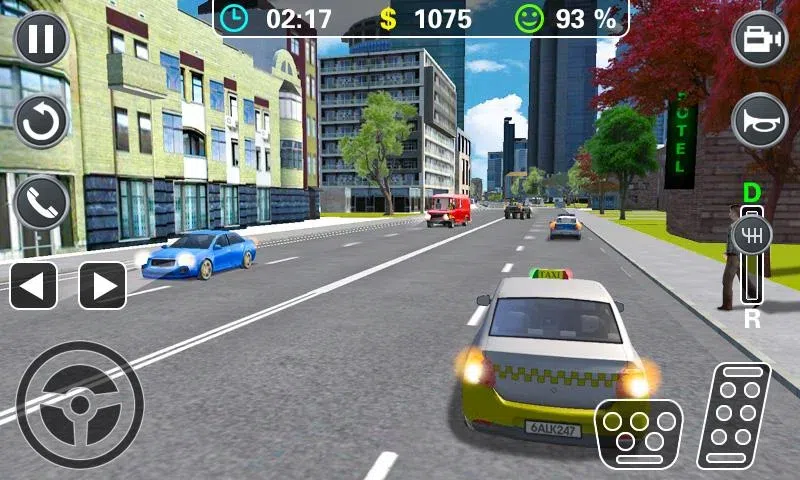Screen dimensions: 800x480
Task: Step on the brake pedal
Action: 637,433
